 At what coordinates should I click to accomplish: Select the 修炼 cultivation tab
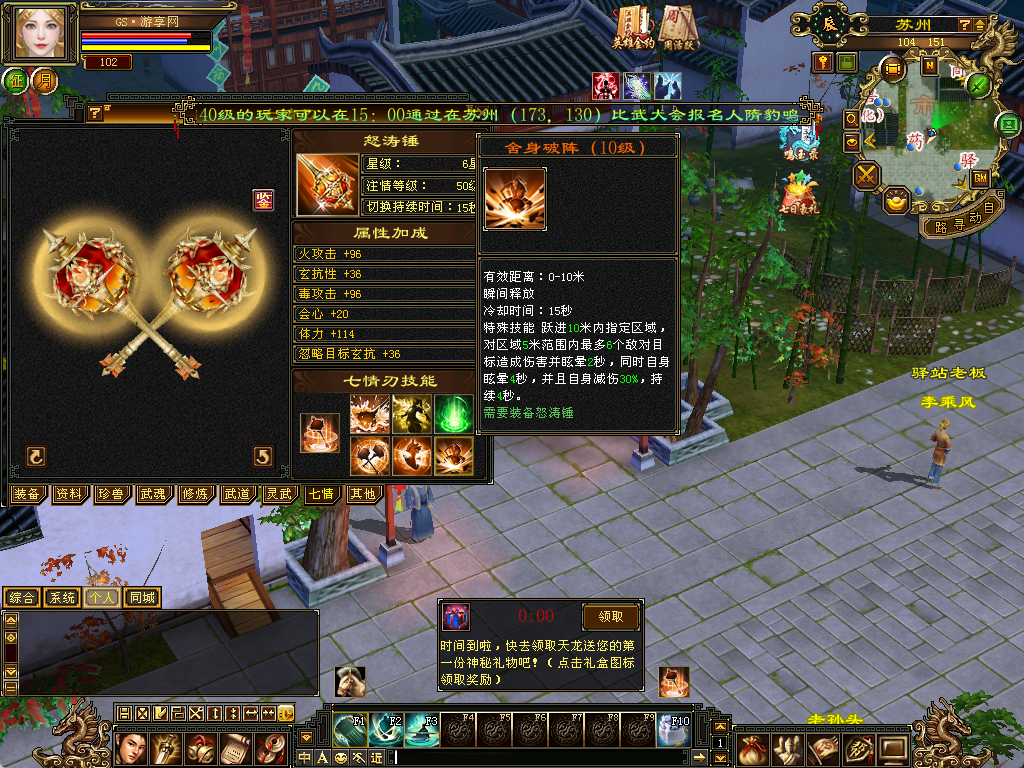[195, 494]
